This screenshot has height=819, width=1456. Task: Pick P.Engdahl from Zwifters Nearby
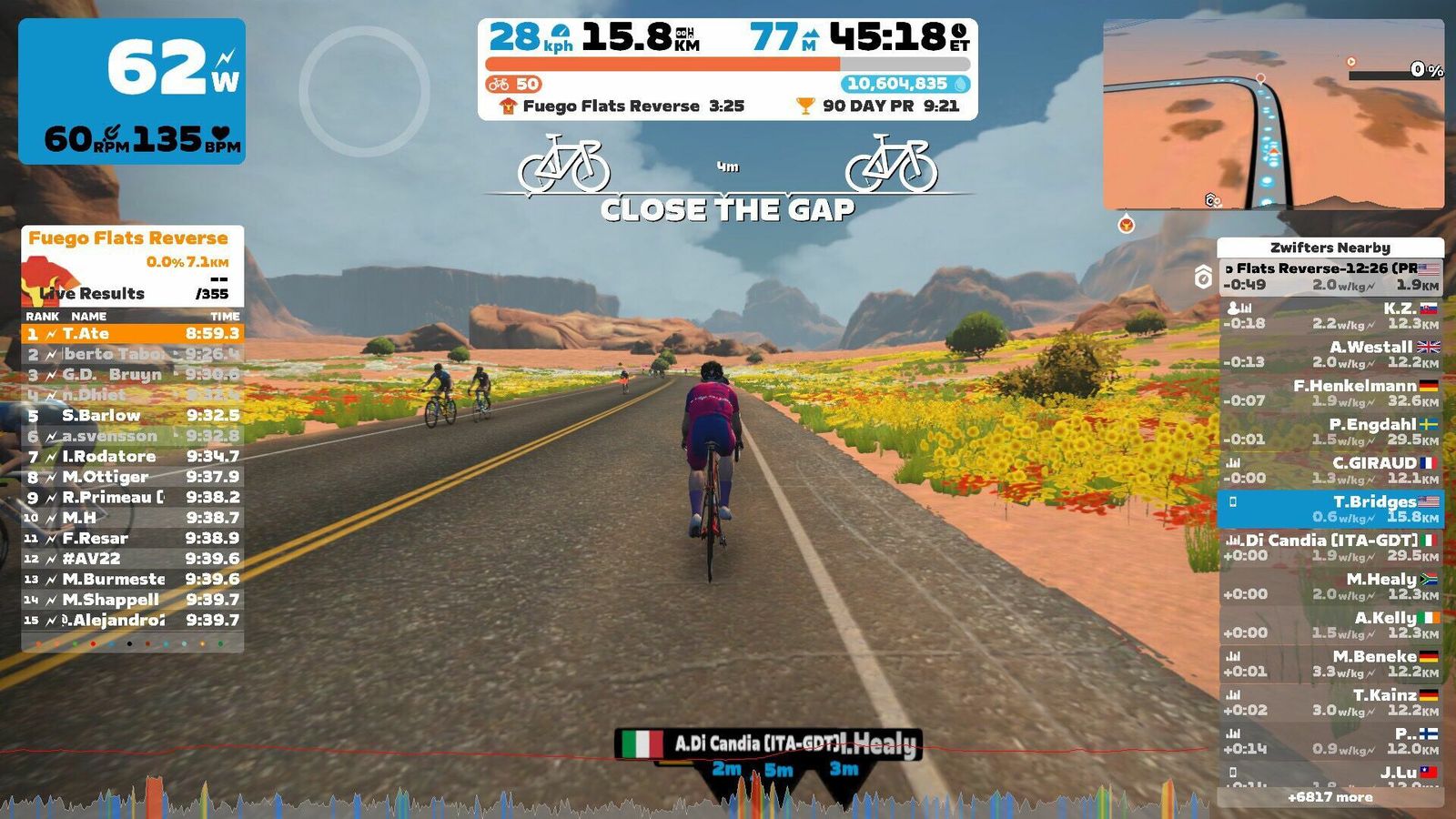[x=1330, y=431]
